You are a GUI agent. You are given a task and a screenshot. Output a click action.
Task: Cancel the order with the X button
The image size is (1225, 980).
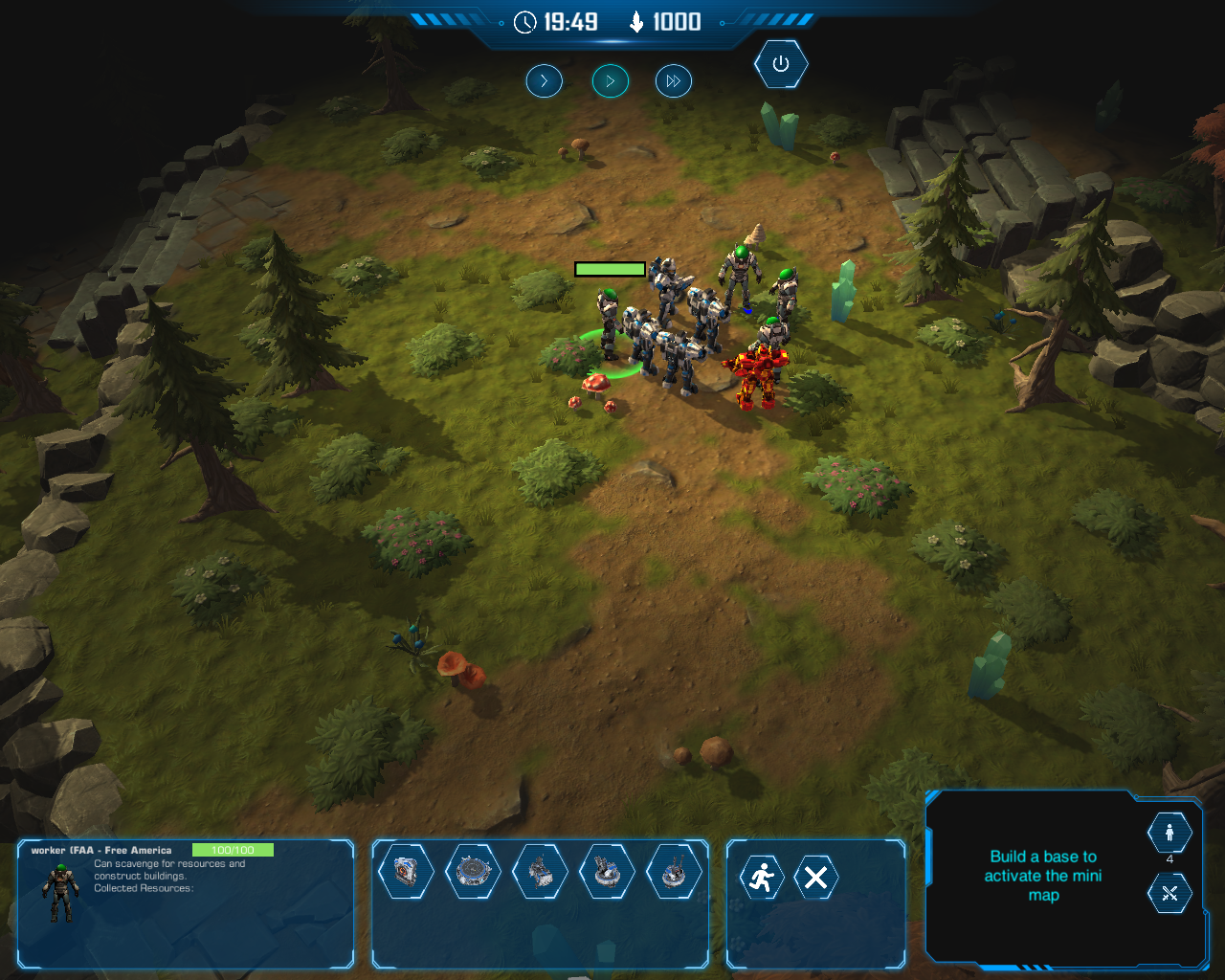coord(816,877)
